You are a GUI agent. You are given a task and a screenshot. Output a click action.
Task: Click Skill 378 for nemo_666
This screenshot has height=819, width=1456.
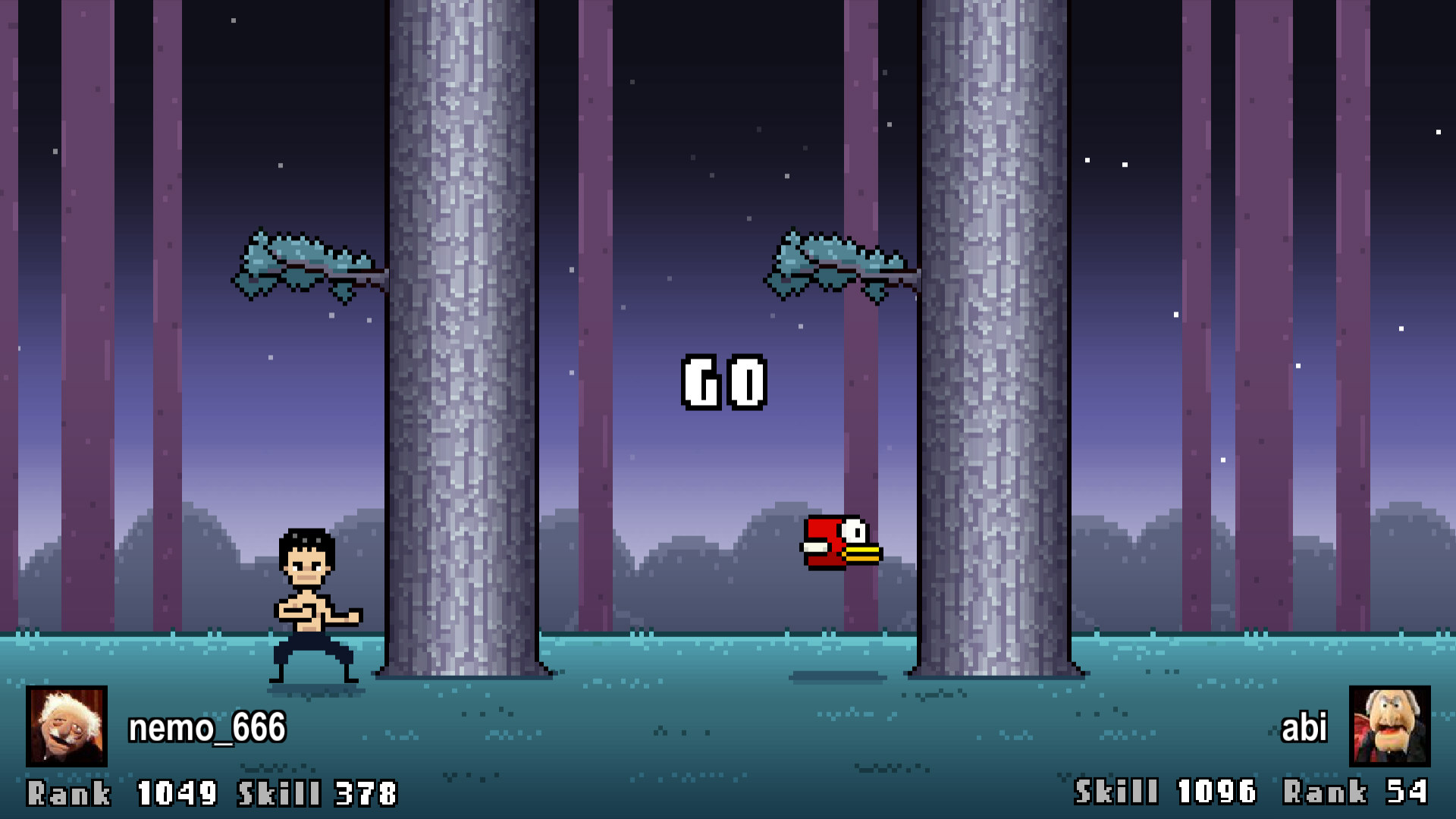(x=318, y=792)
